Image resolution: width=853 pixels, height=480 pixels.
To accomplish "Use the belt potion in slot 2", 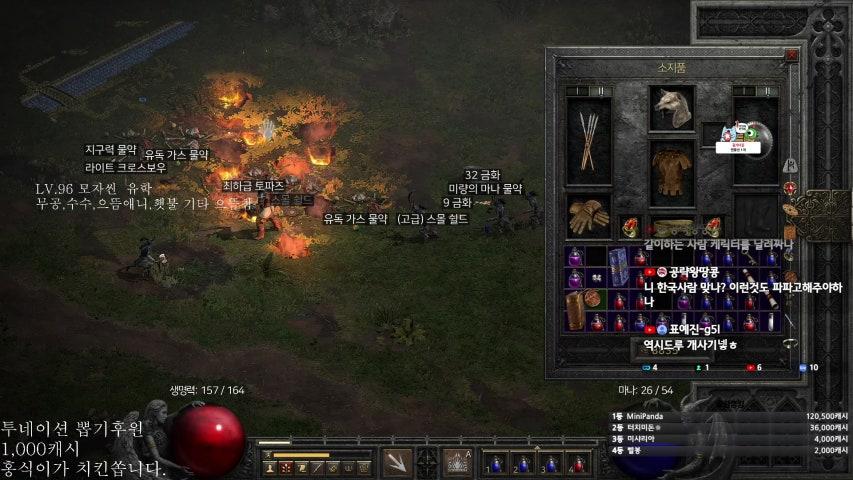I will [x=522, y=463].
